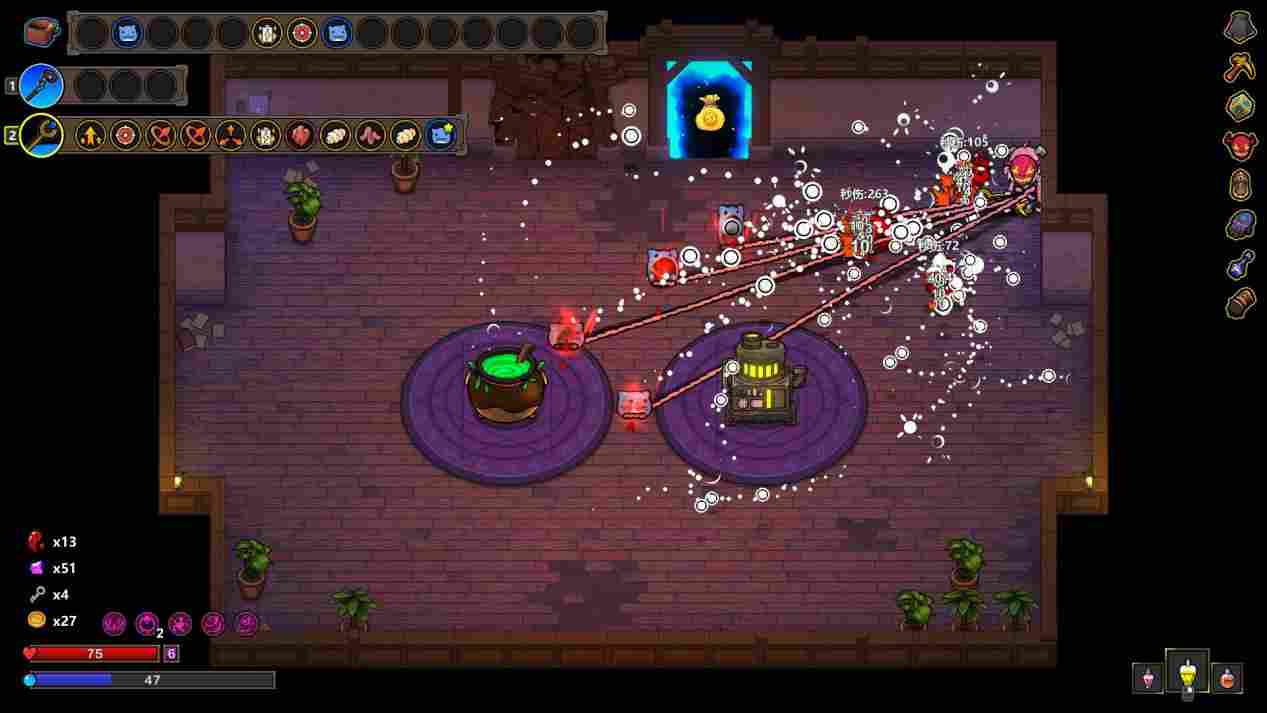Select the white beetle rune in the backpack bar

click(x=267, y=33)
